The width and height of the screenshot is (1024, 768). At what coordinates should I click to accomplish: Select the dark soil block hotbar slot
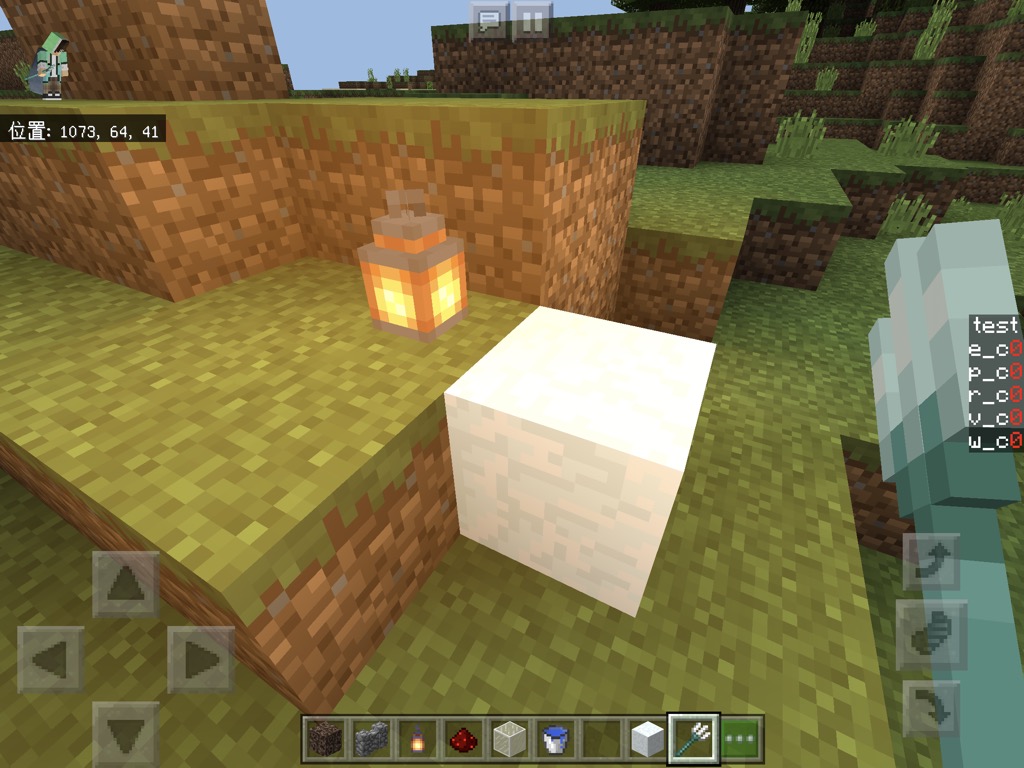(323, 739)
